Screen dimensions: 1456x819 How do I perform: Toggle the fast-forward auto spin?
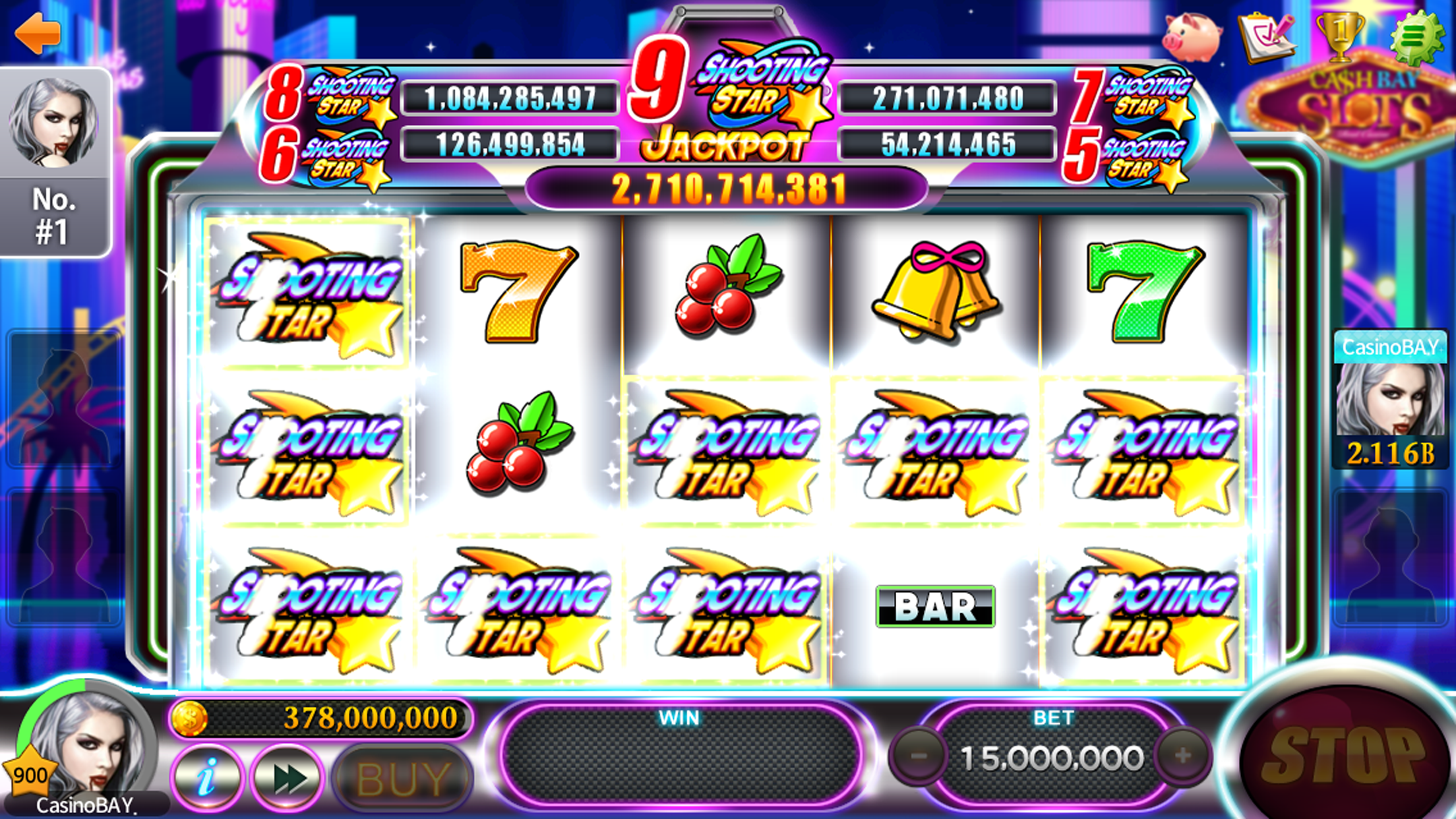(x=288, y=779)
